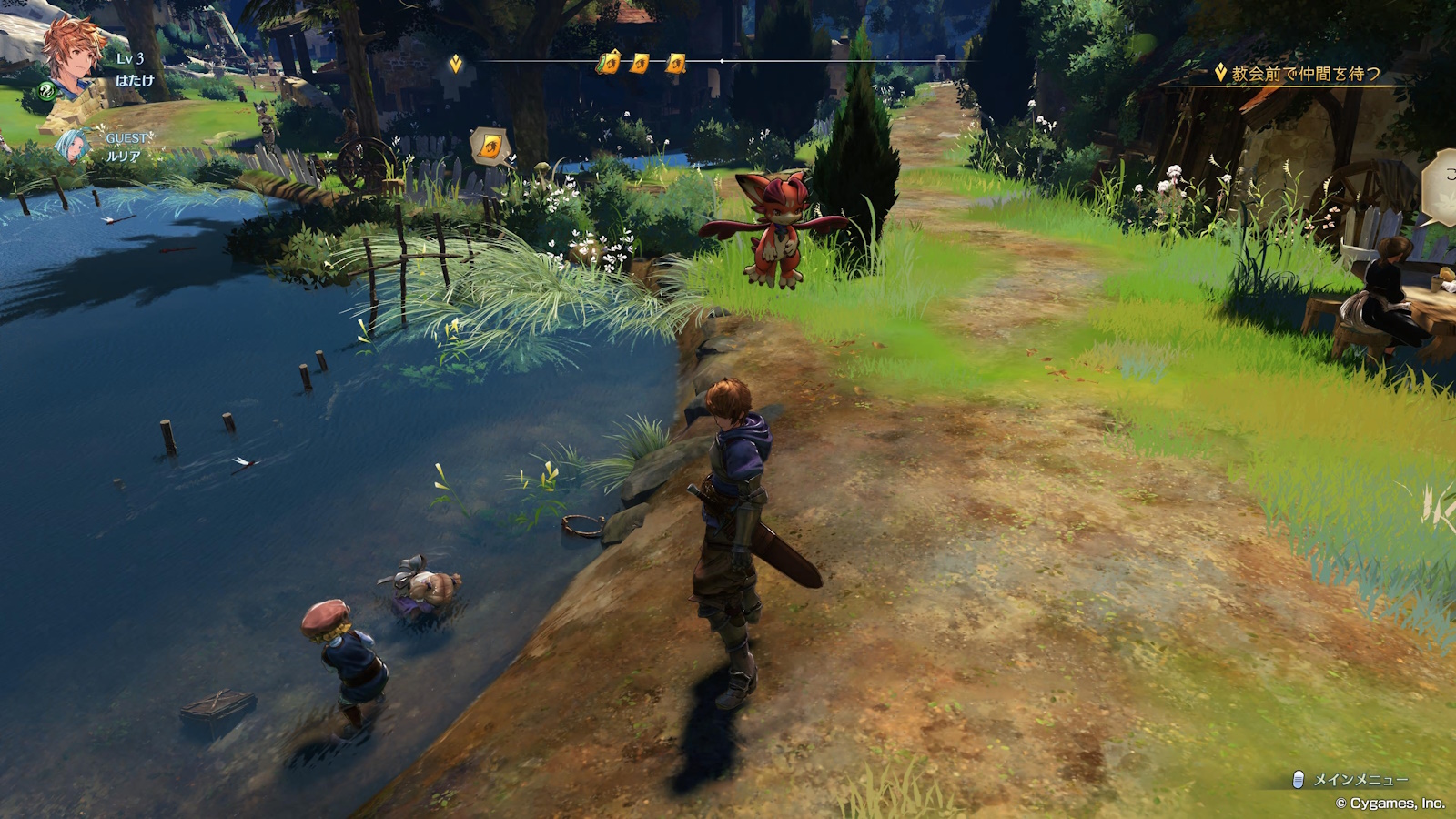Click the green wind element emblem
The image size is (1456, 819).
click(x=46, y=90)
